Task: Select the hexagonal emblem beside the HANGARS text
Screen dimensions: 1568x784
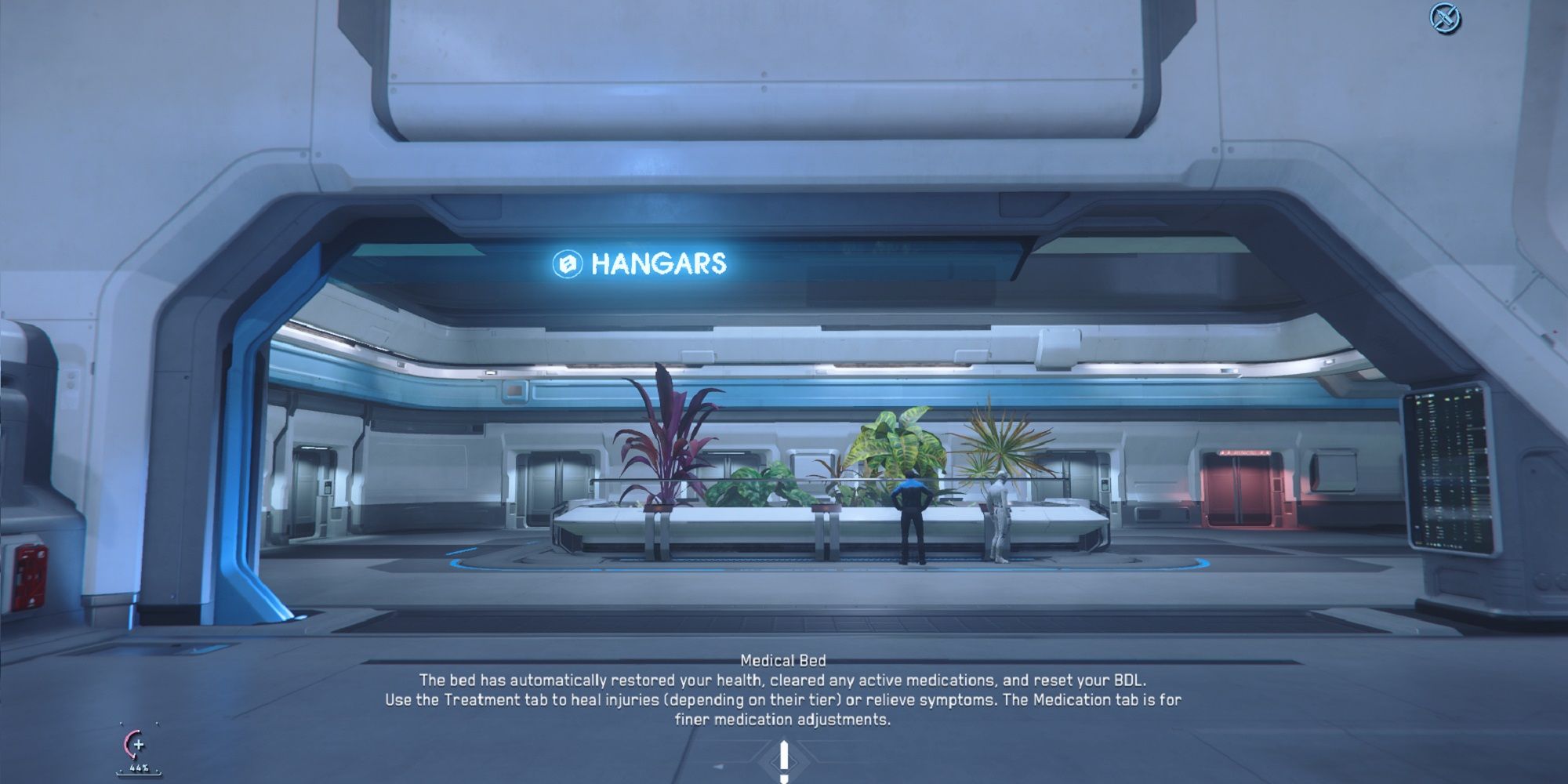Action: pyautogui.click(x=567, y=264)
